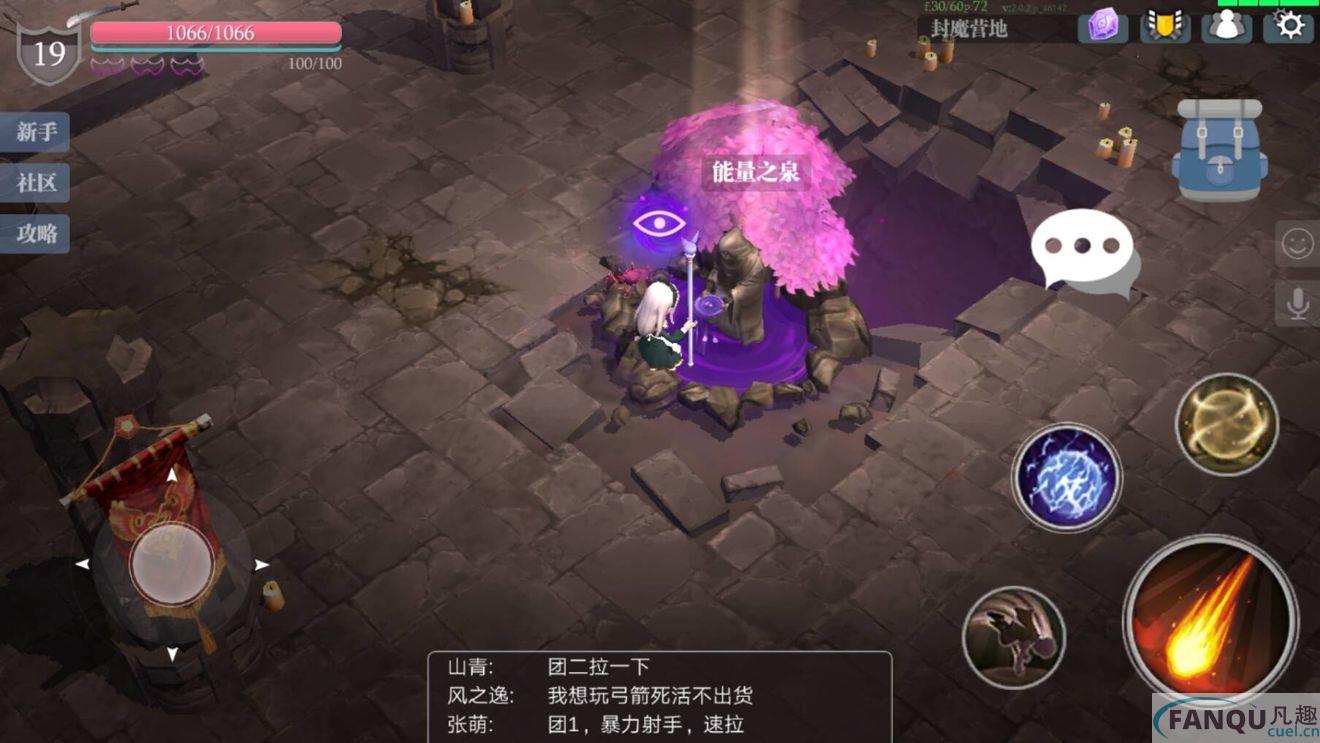Open the settings gear menu
This screenshot has height=743, width=1320.
click(1290, 26)
